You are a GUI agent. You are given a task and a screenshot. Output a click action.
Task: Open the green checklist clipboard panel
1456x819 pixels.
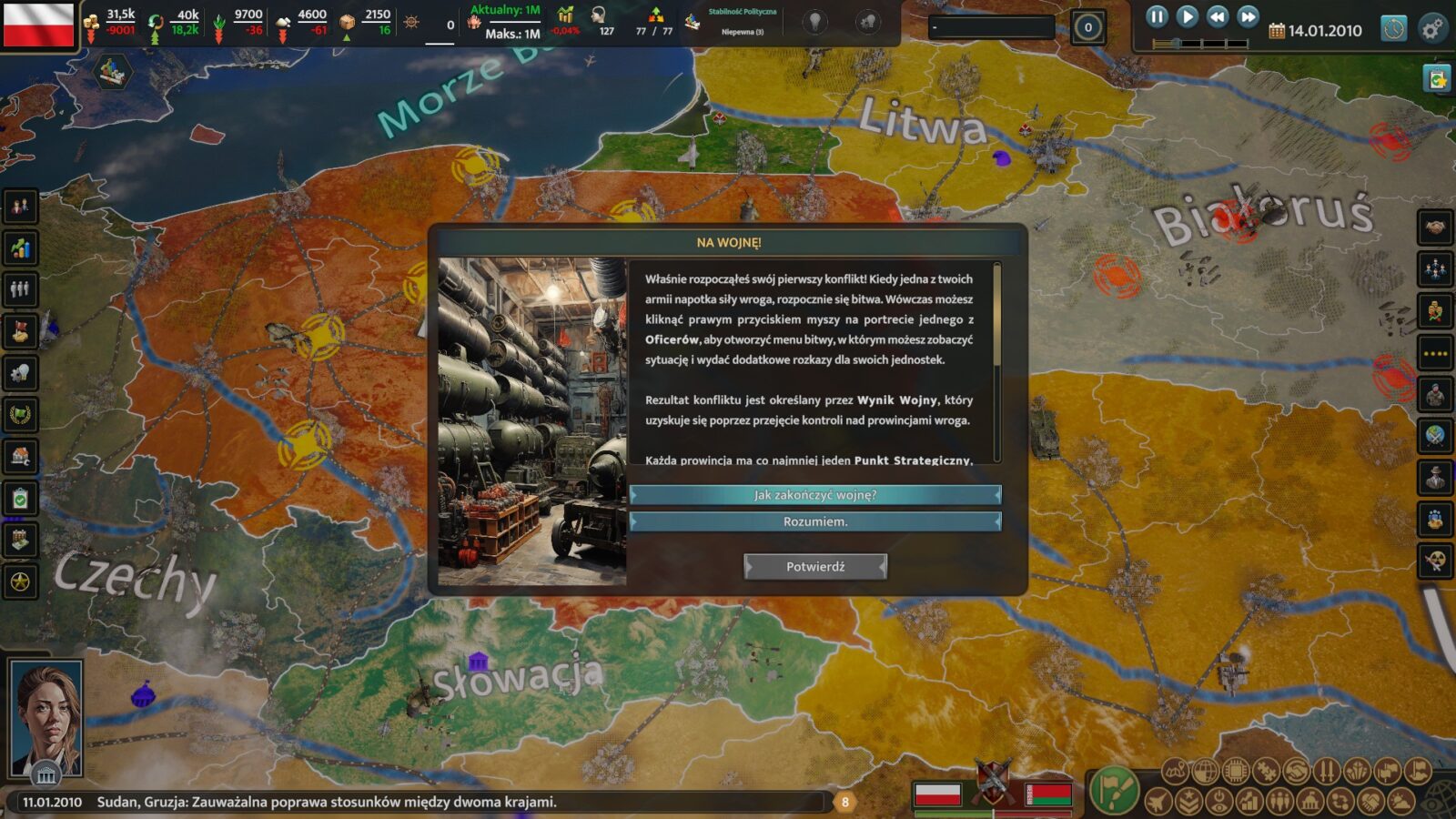pyautogui.click(x=20, y=499)
